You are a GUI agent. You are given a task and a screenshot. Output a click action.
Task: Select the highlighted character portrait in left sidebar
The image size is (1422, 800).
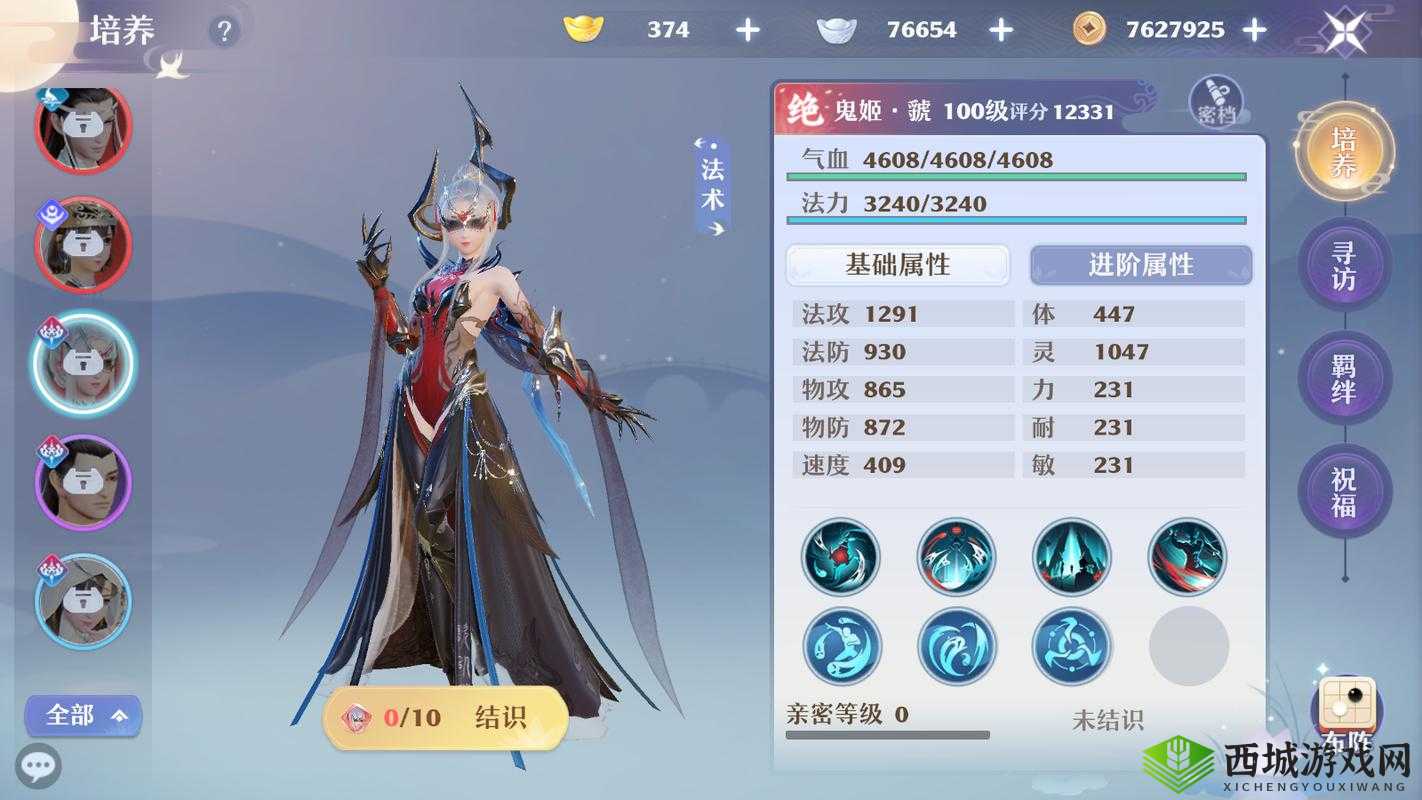click(82, 365)
